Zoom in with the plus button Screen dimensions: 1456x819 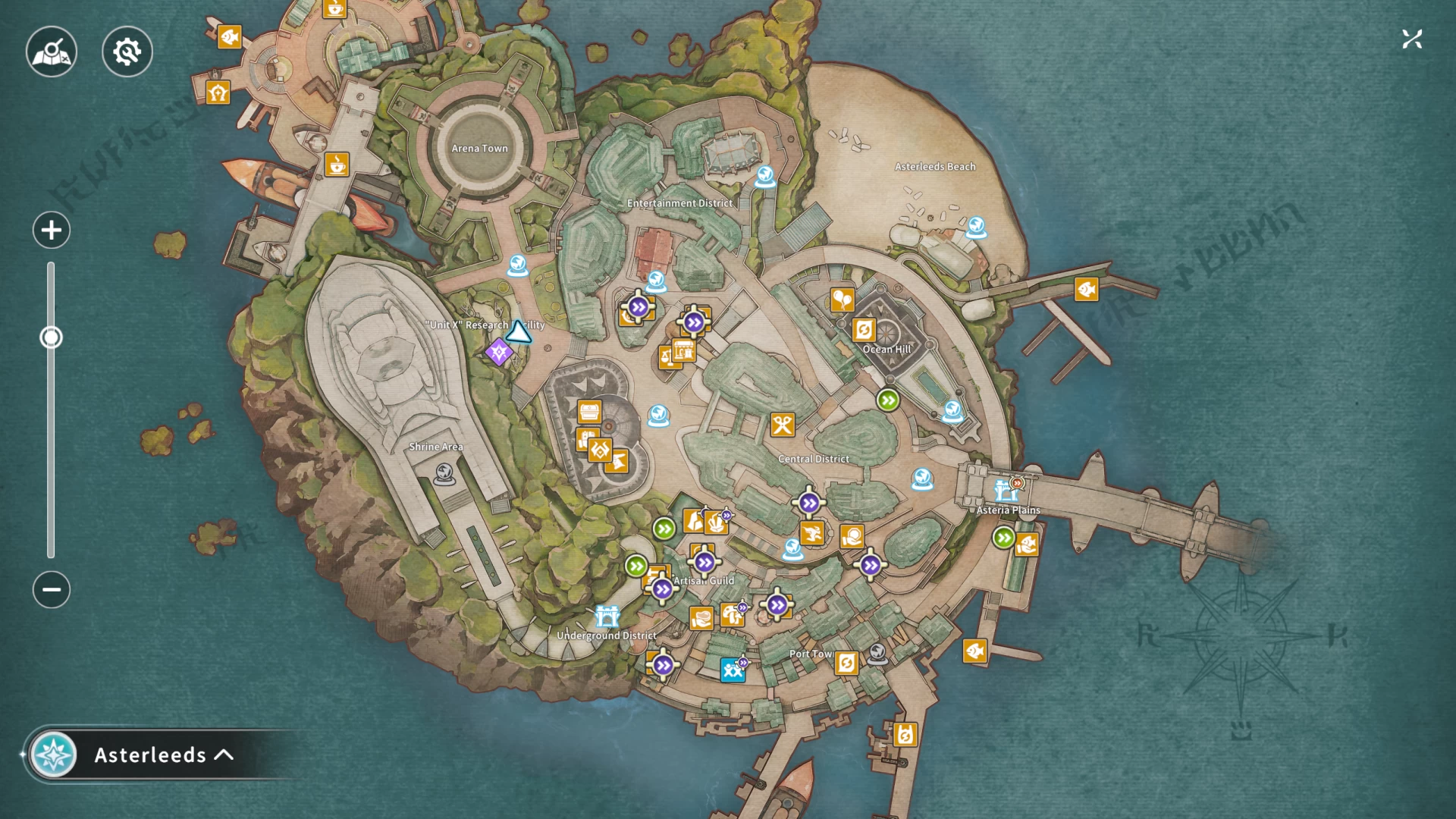52,230
